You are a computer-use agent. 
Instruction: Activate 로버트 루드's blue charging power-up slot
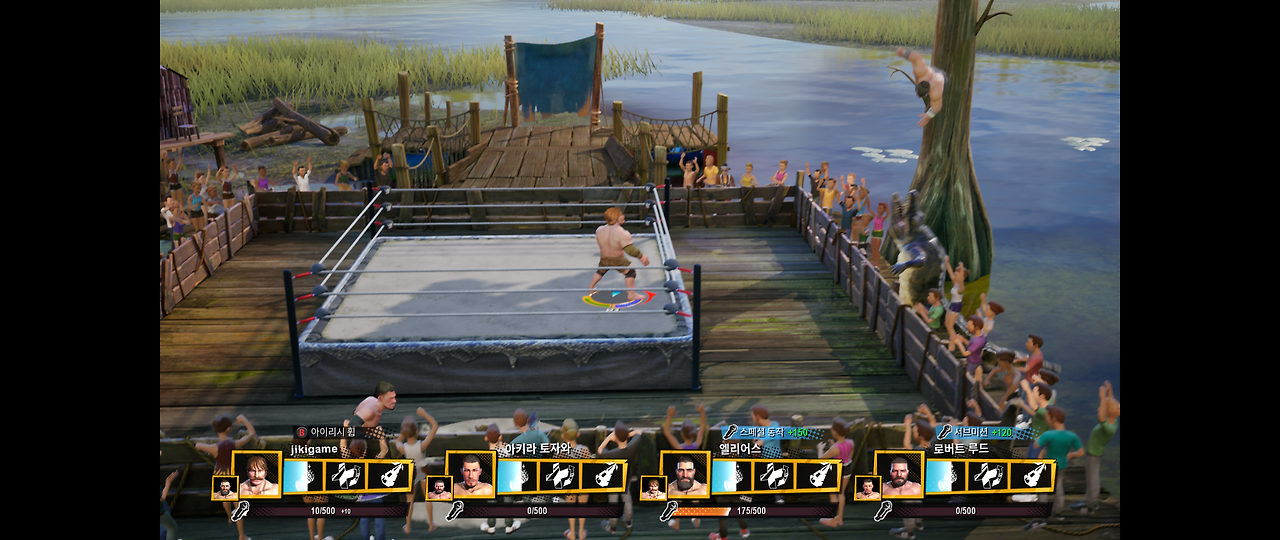[x=945, y=476]
